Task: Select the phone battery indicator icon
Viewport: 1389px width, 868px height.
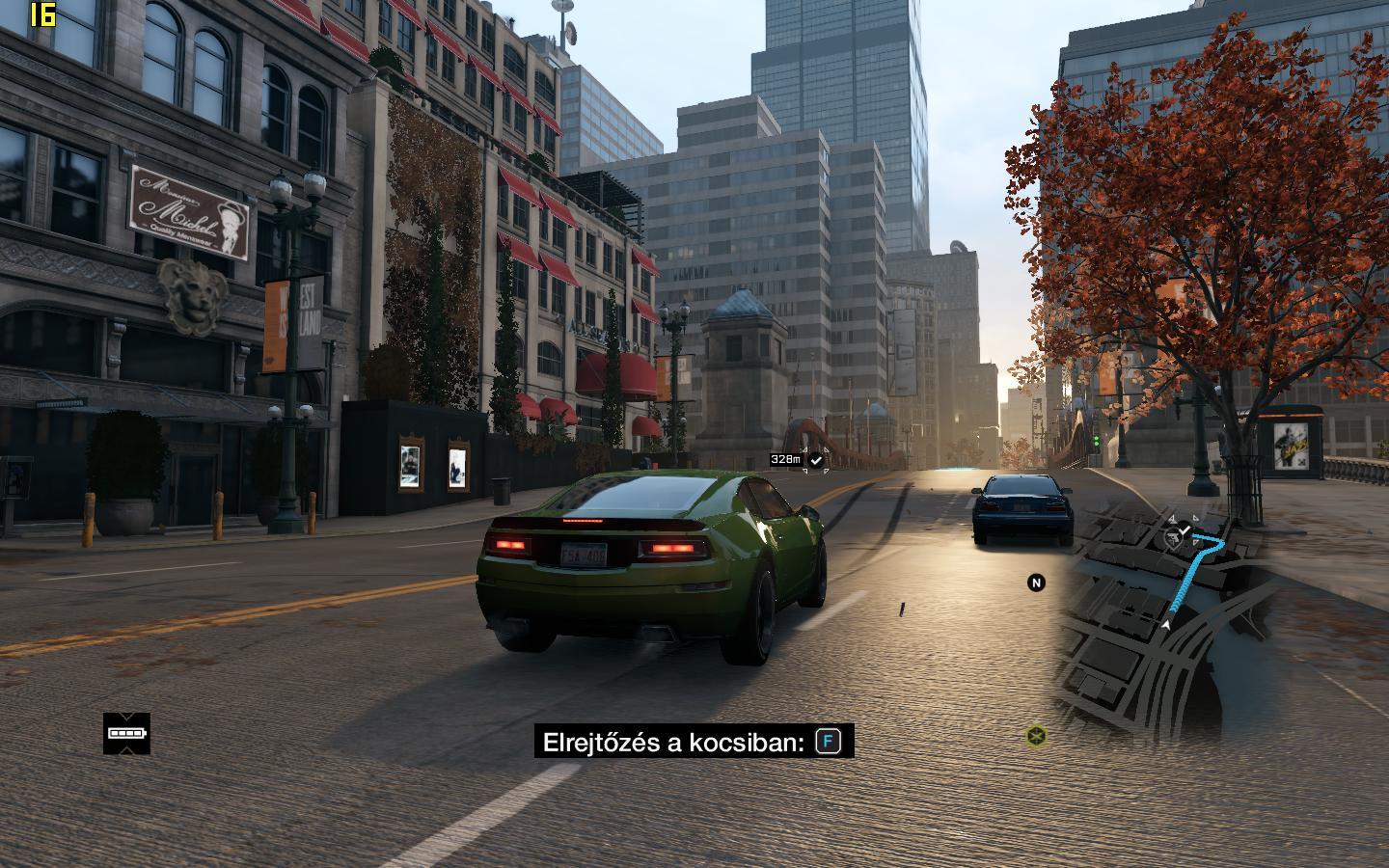Action: [x=127, y=733]
